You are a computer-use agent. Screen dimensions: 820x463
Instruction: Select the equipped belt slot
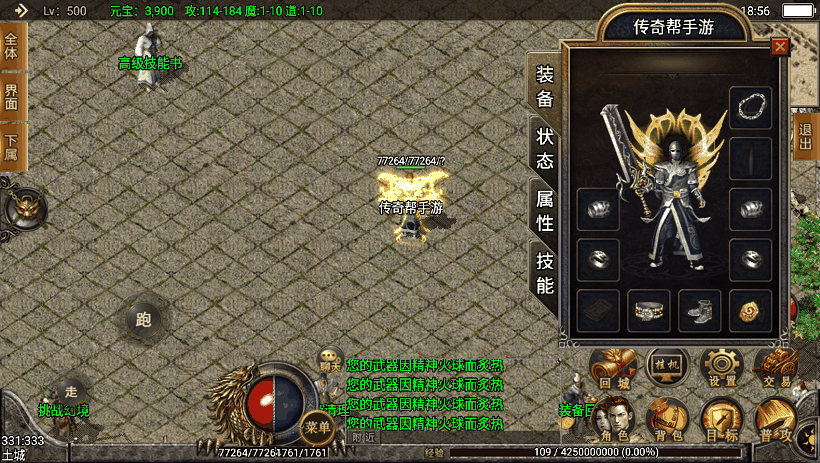[648, 310]
